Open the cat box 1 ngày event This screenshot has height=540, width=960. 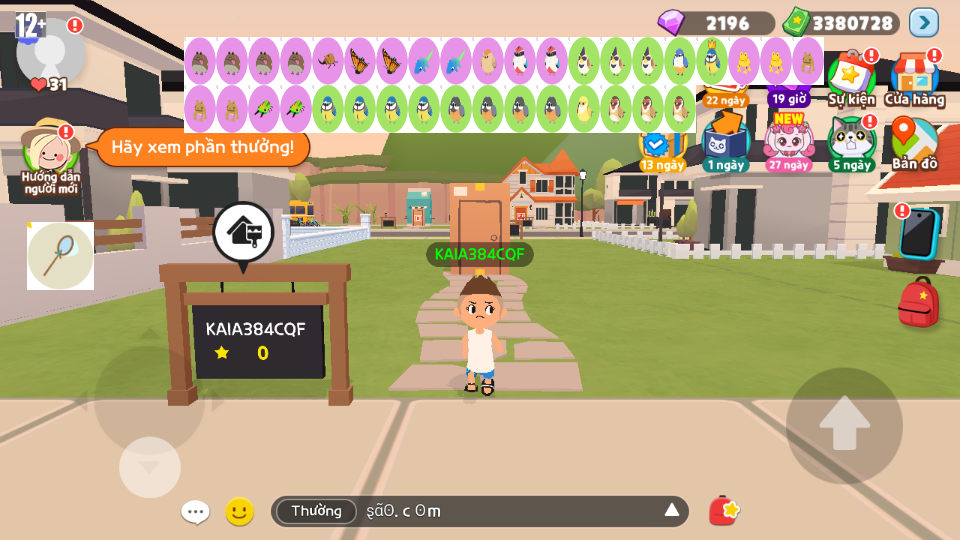click(x=725, y=142)
